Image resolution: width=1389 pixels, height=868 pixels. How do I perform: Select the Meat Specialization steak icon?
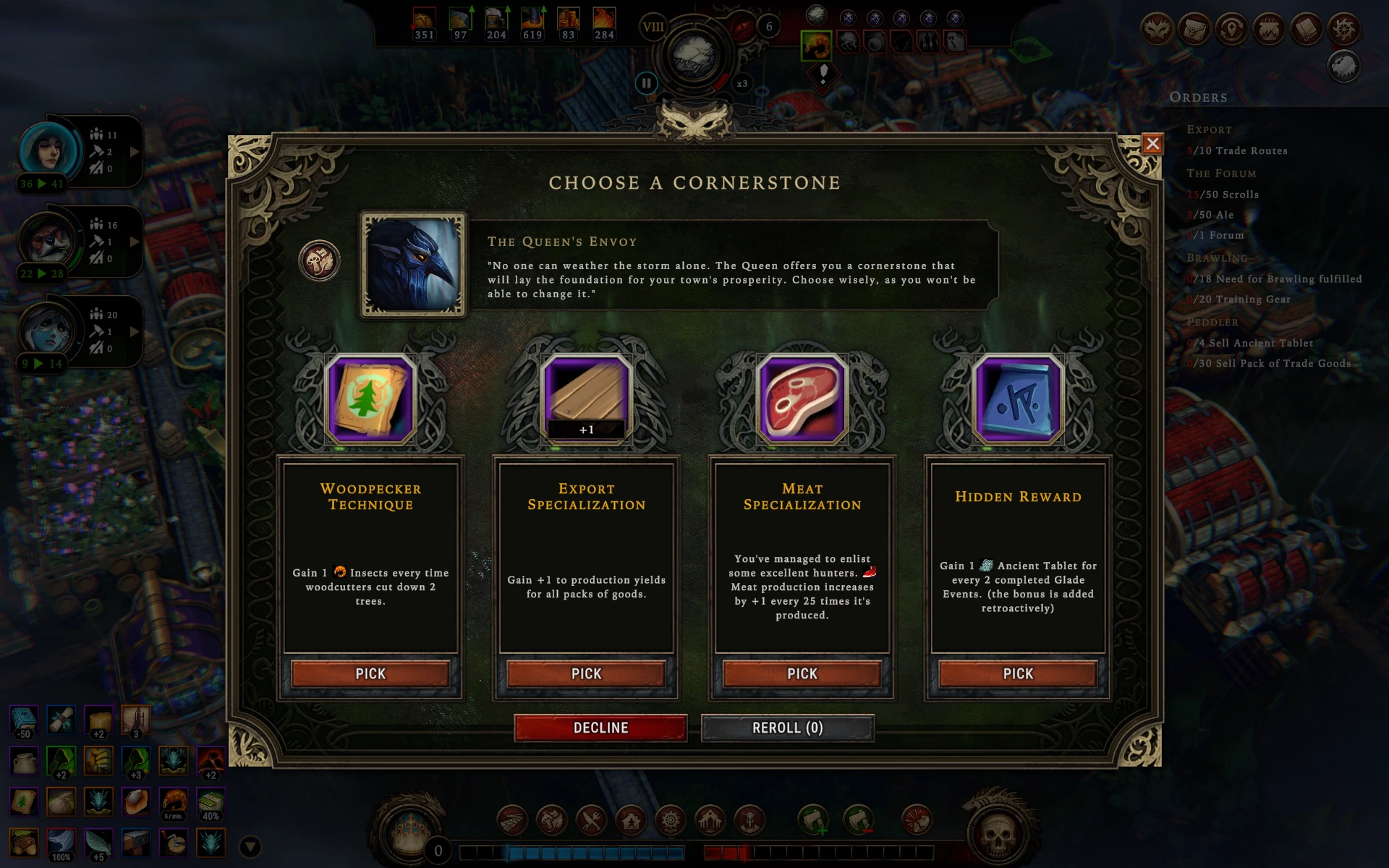[x=802, y=399]
